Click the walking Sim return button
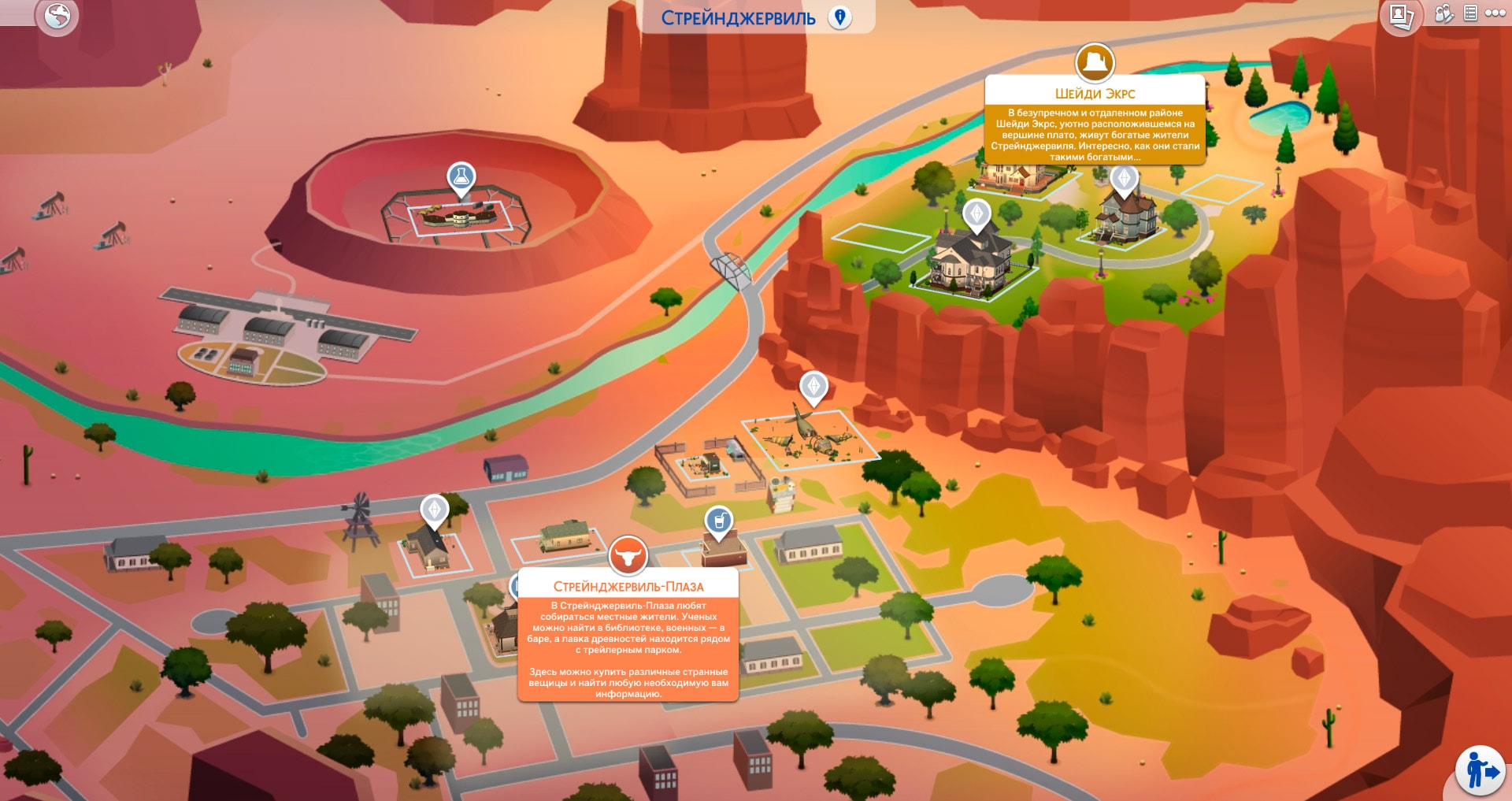This screenshot has width=1512, height=801. pyautogui.click(x=1480, y=770)
